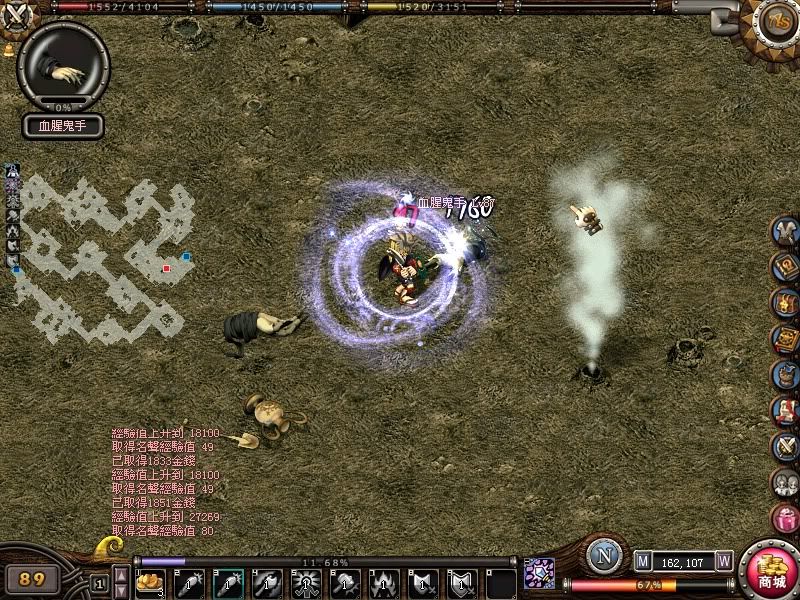Image resolution: width=800 pixels, height=600 pixels.
Task: Click the crossed swords combat menu icon
Action: point(785,446)
